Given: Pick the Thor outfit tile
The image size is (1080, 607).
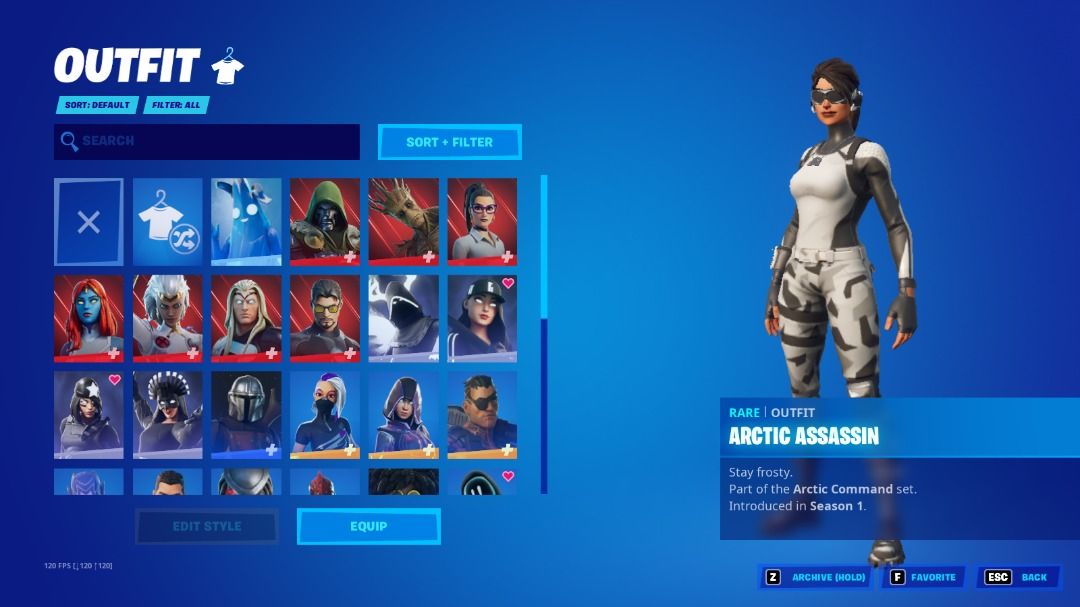Looking at the screenshot, I should [246, 319].
